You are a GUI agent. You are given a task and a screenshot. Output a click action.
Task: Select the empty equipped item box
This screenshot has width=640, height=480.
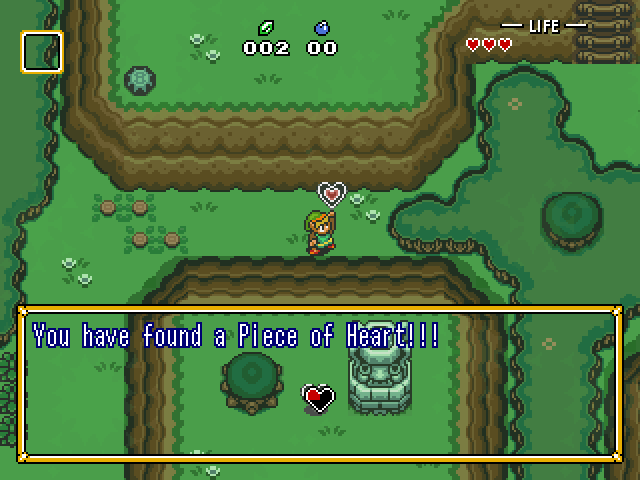(x=42, y=52)
